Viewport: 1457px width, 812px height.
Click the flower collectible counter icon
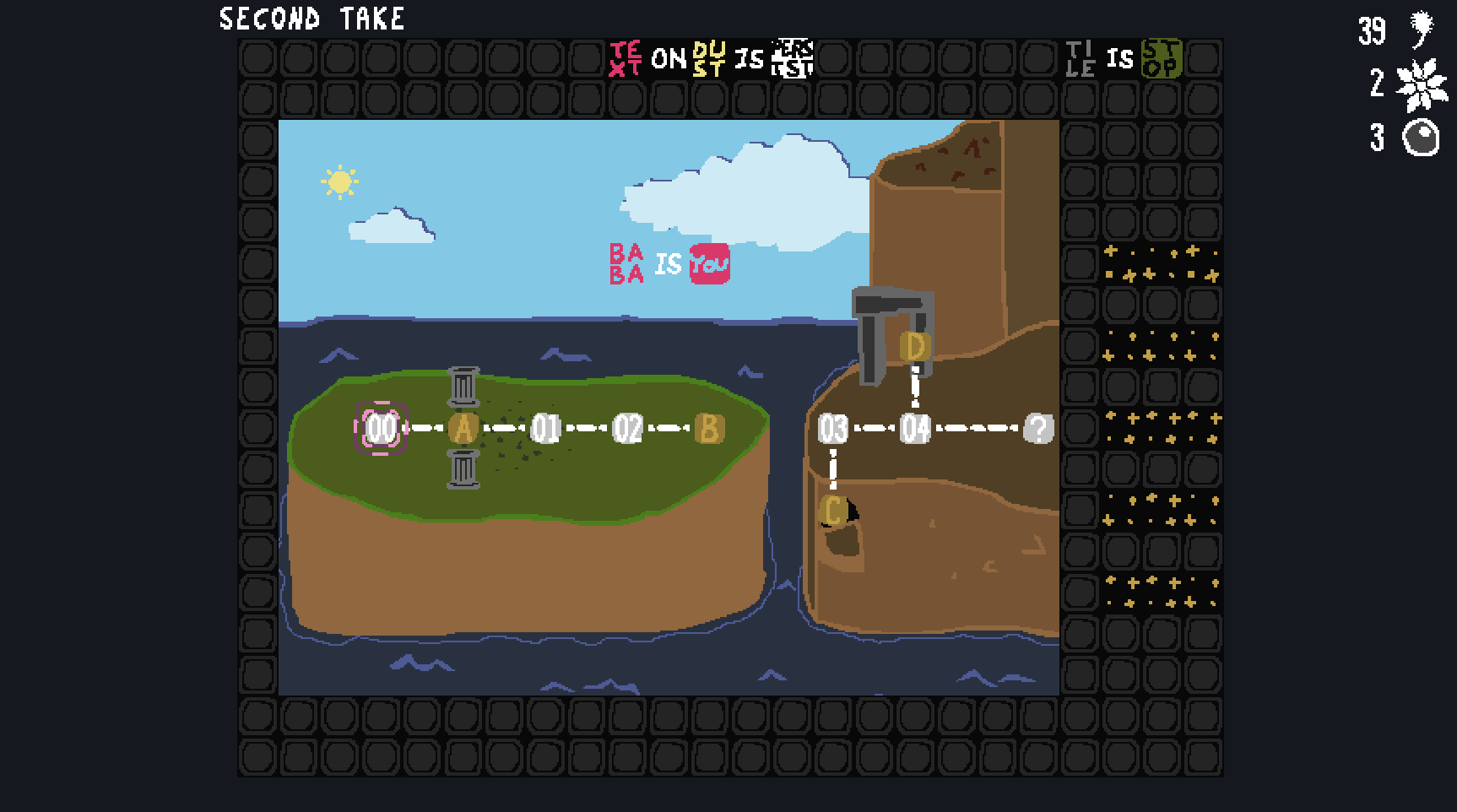tap(1421, 84)
